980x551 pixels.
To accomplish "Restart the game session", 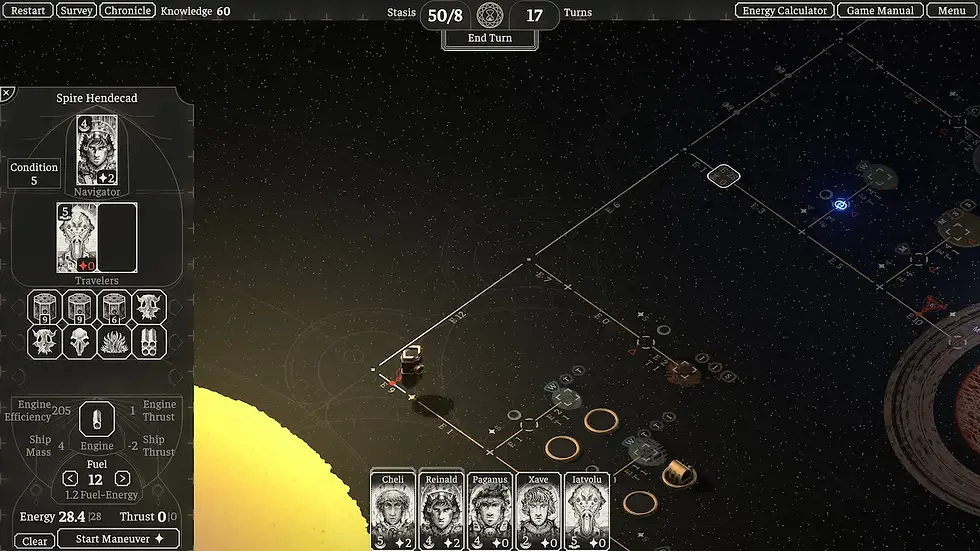I will click(x=28, y=11).
